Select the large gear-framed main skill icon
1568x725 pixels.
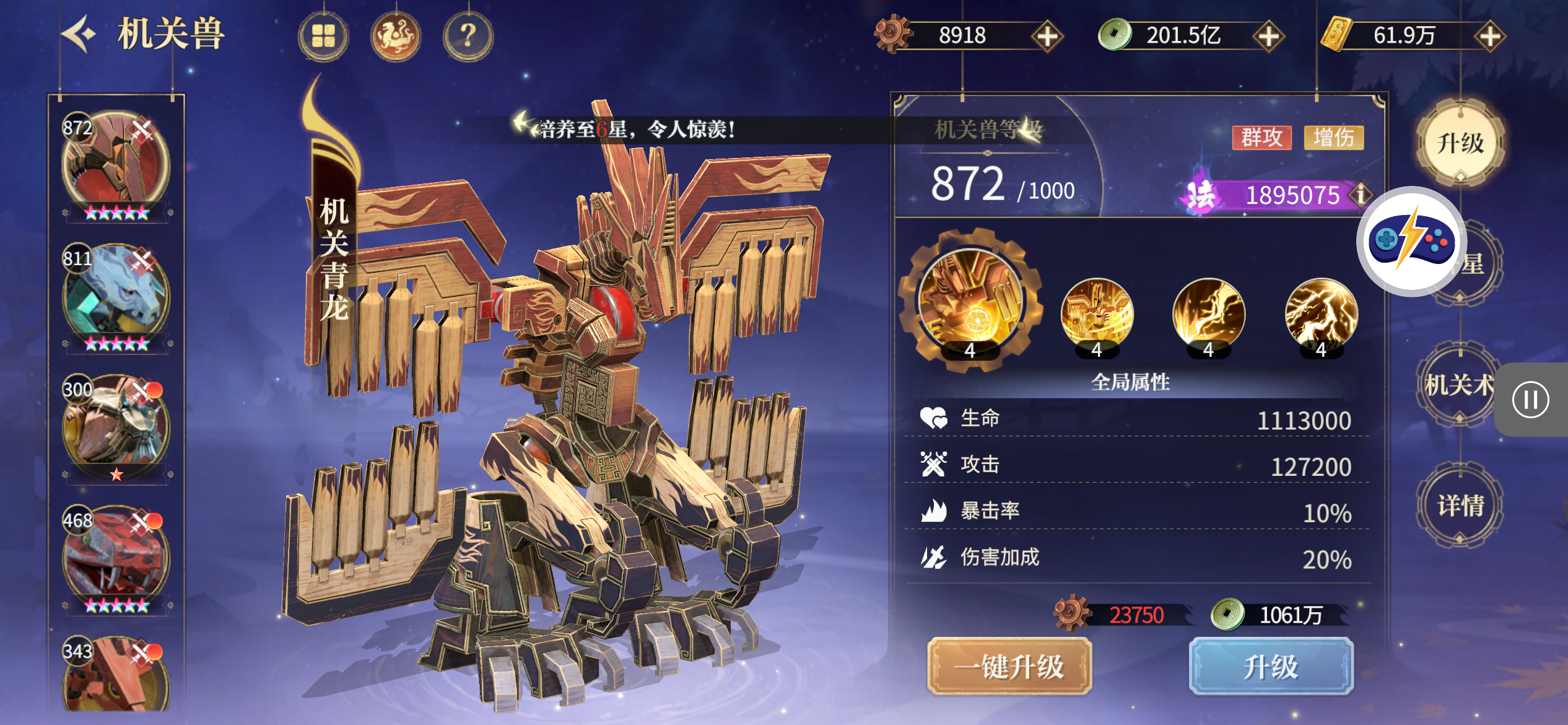pyautogui.click(x=970, y=301)
